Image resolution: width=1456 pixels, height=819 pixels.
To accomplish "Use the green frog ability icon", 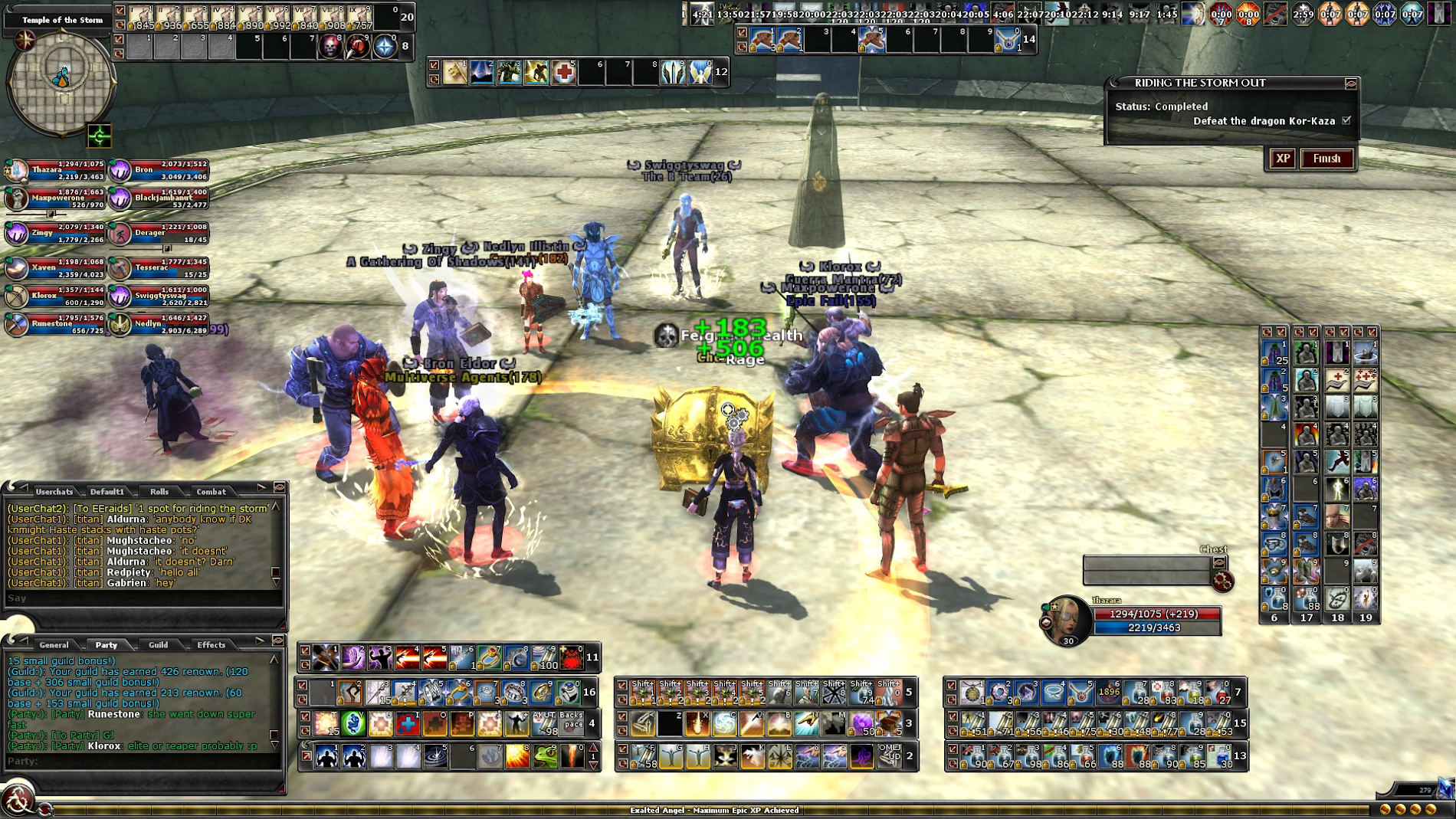I will tap(545, 756).
